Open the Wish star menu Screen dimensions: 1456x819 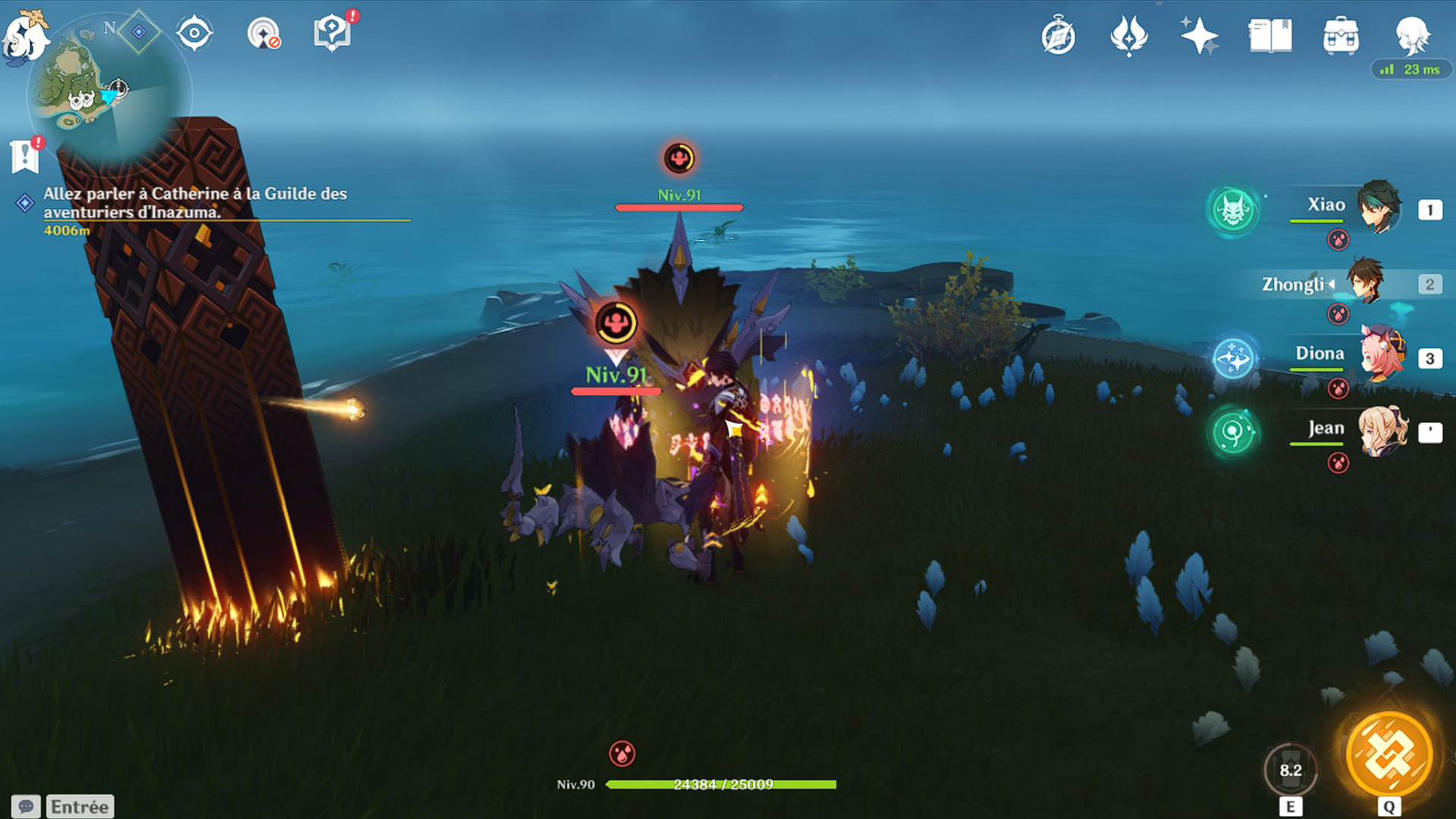click(1199, 36)
